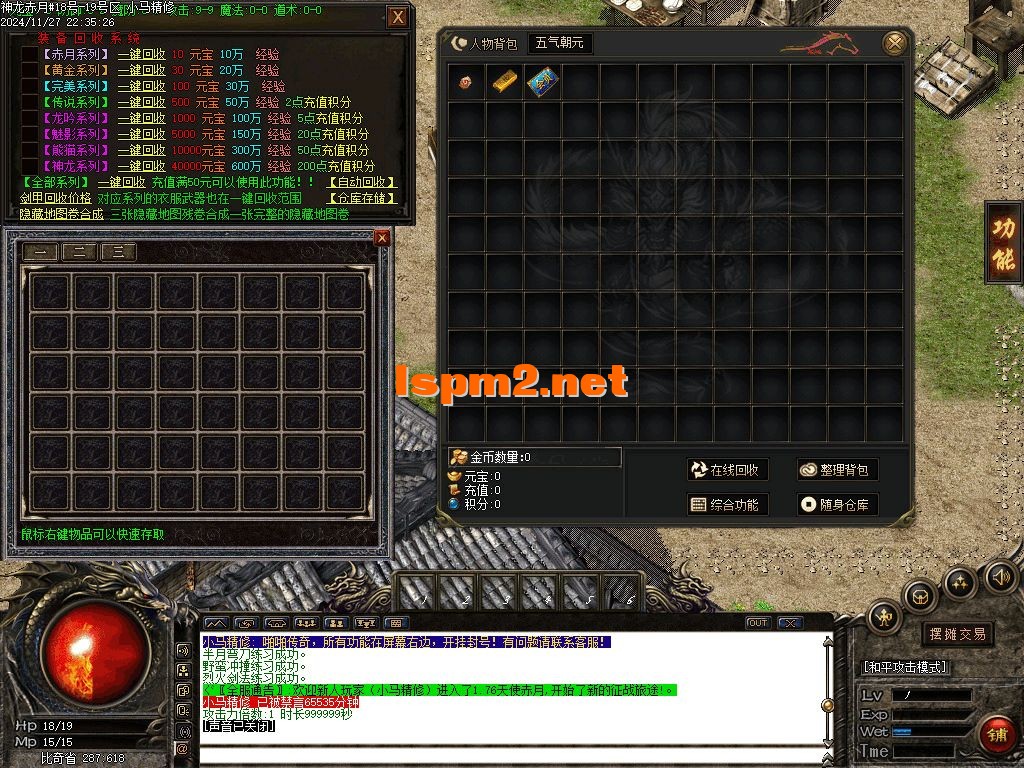Open the 仓库存储 warehouse storage link

point(362,198)
